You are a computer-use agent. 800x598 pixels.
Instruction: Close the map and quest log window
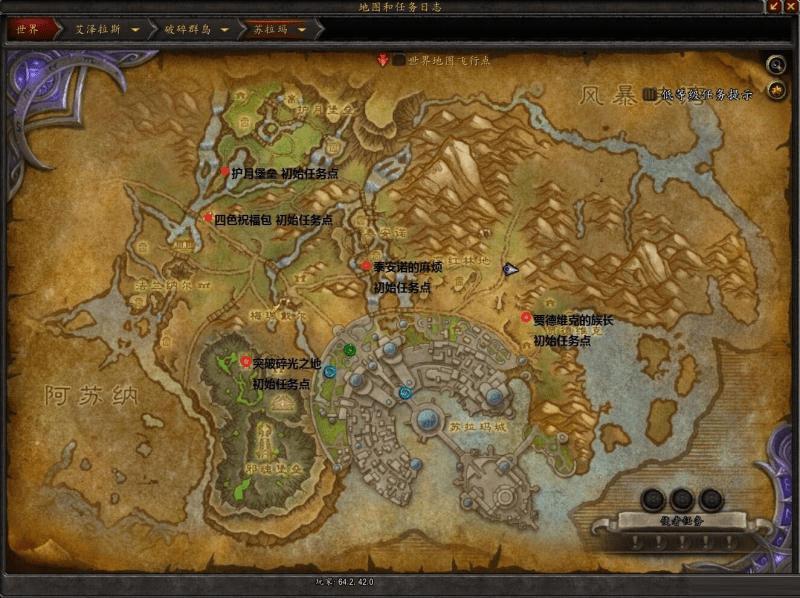pyautogui.click(x=790, y=7)
